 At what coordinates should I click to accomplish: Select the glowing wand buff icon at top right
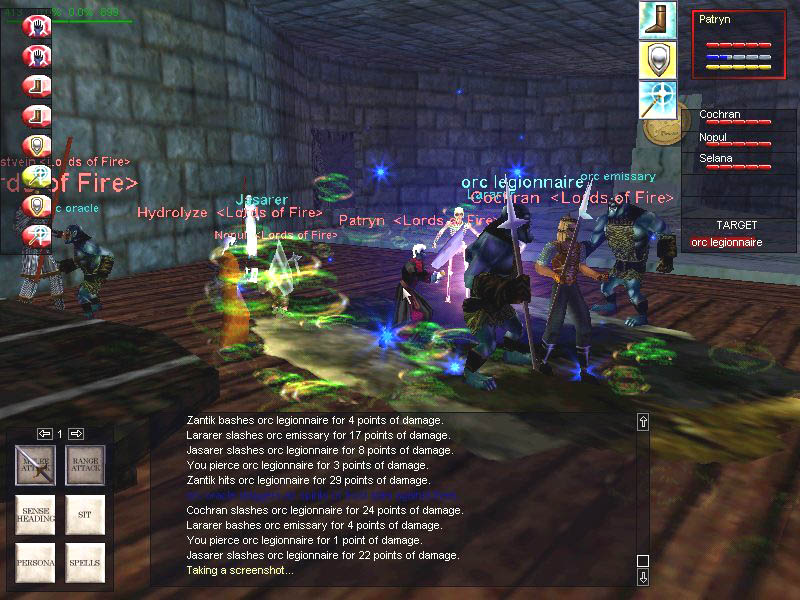point(658,99)
